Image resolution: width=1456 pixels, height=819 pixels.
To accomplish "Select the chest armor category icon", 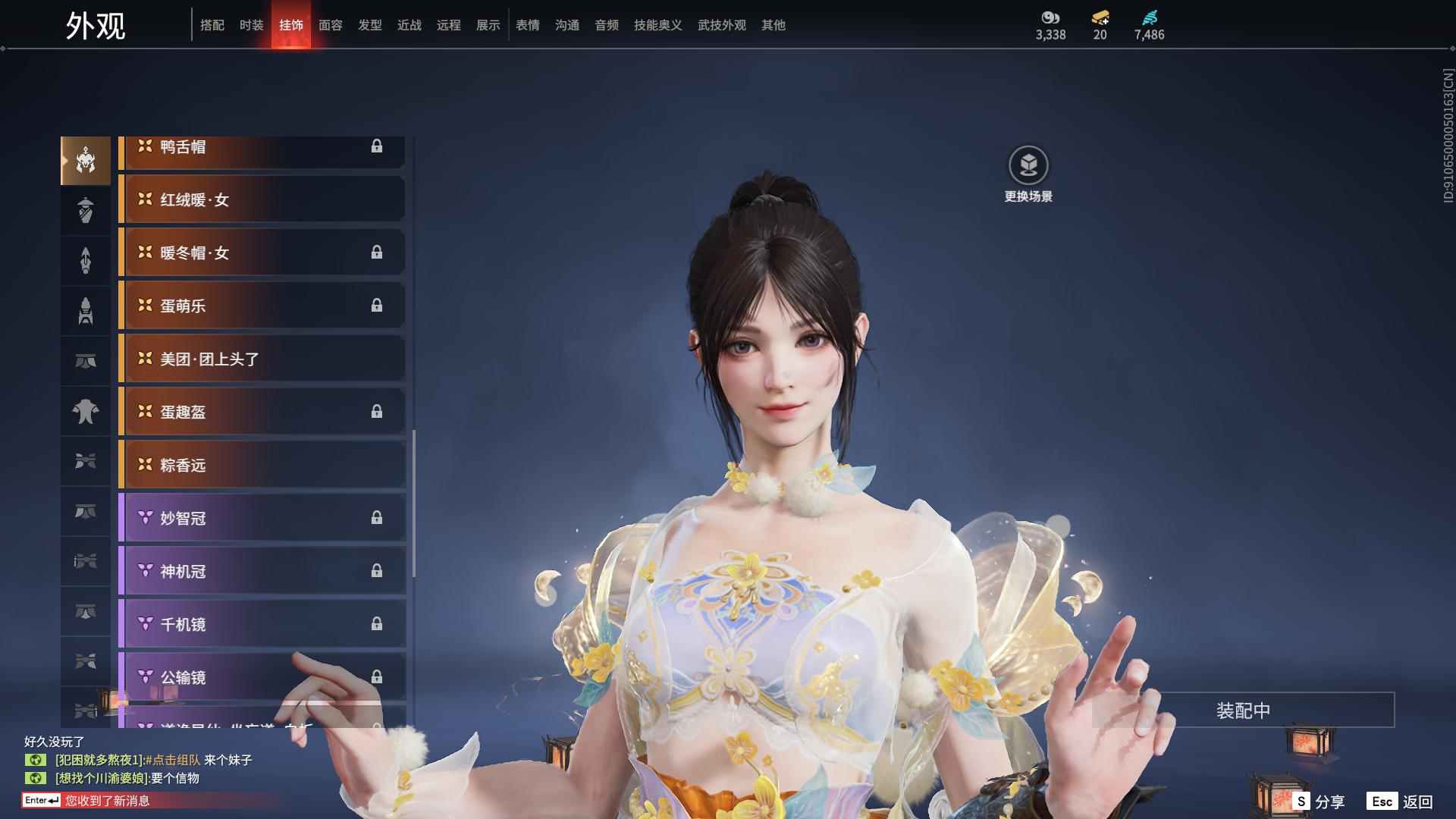I will coord(86,410).
